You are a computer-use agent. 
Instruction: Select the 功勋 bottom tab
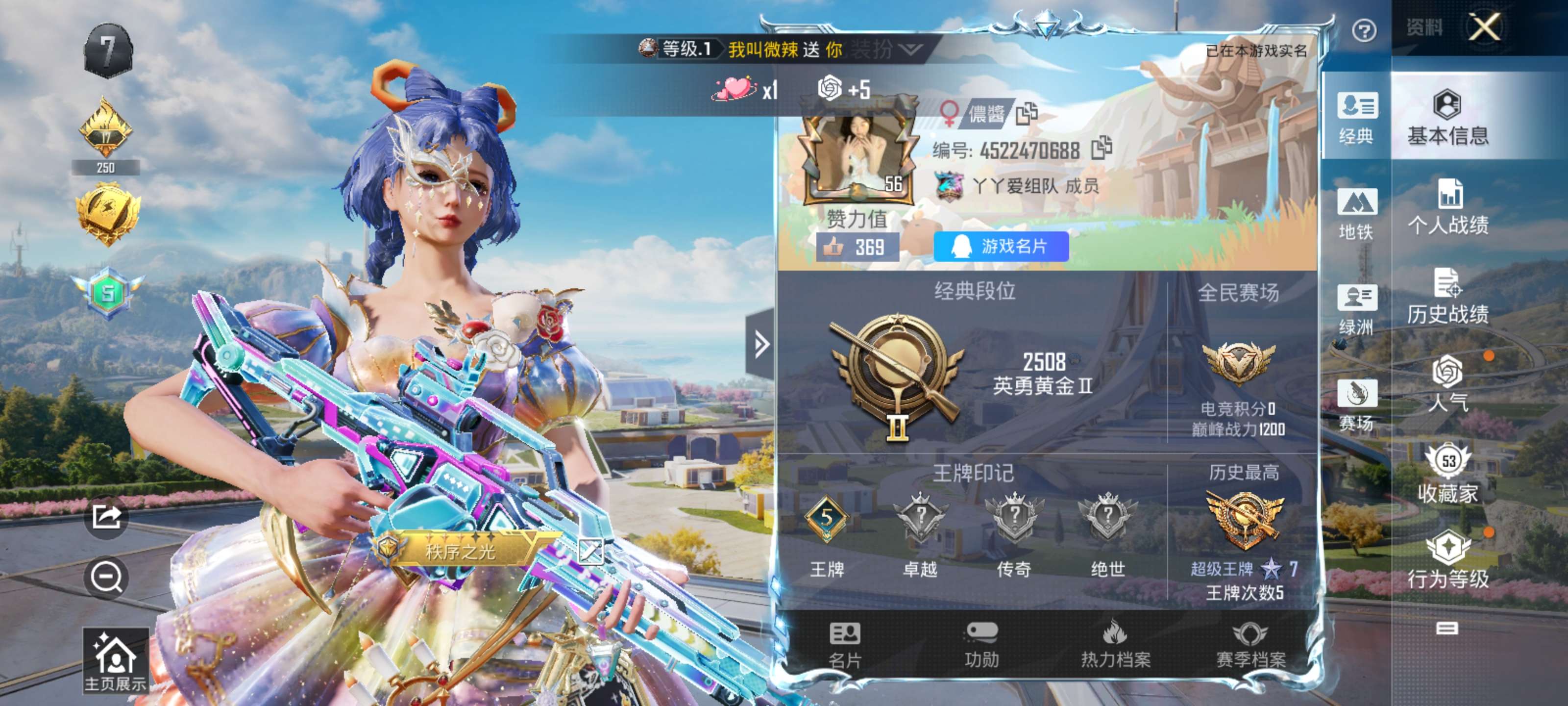(x=981, y=645)
